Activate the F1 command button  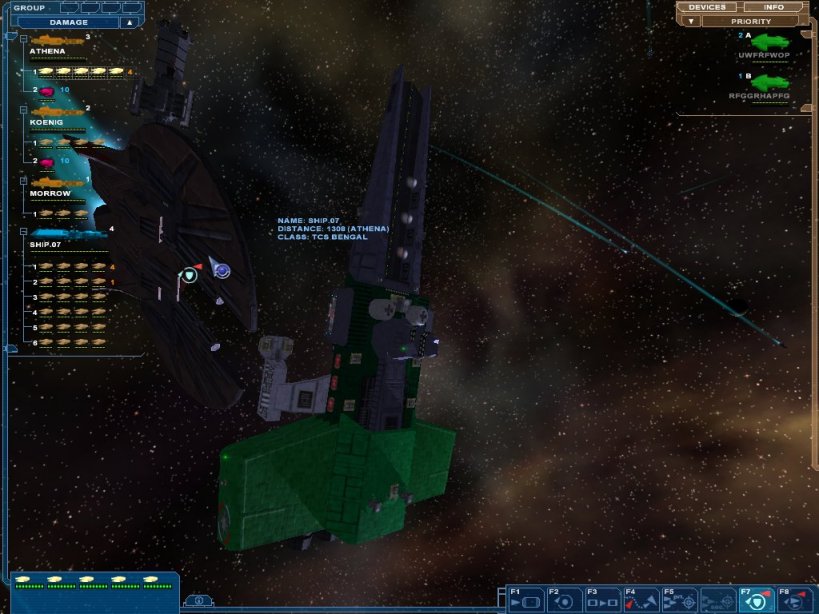525,600
